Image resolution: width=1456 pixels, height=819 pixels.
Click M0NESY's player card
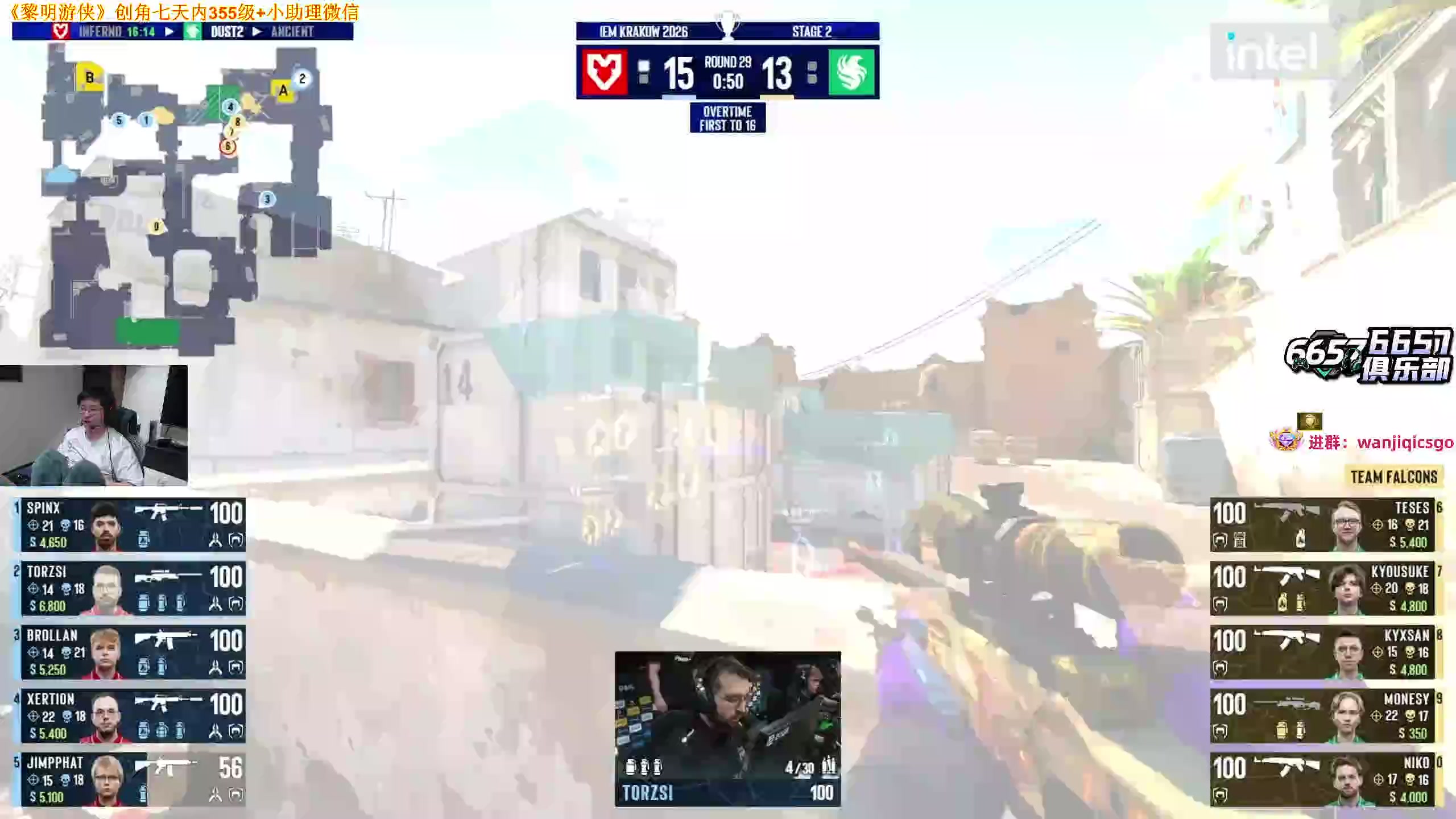1322,716
